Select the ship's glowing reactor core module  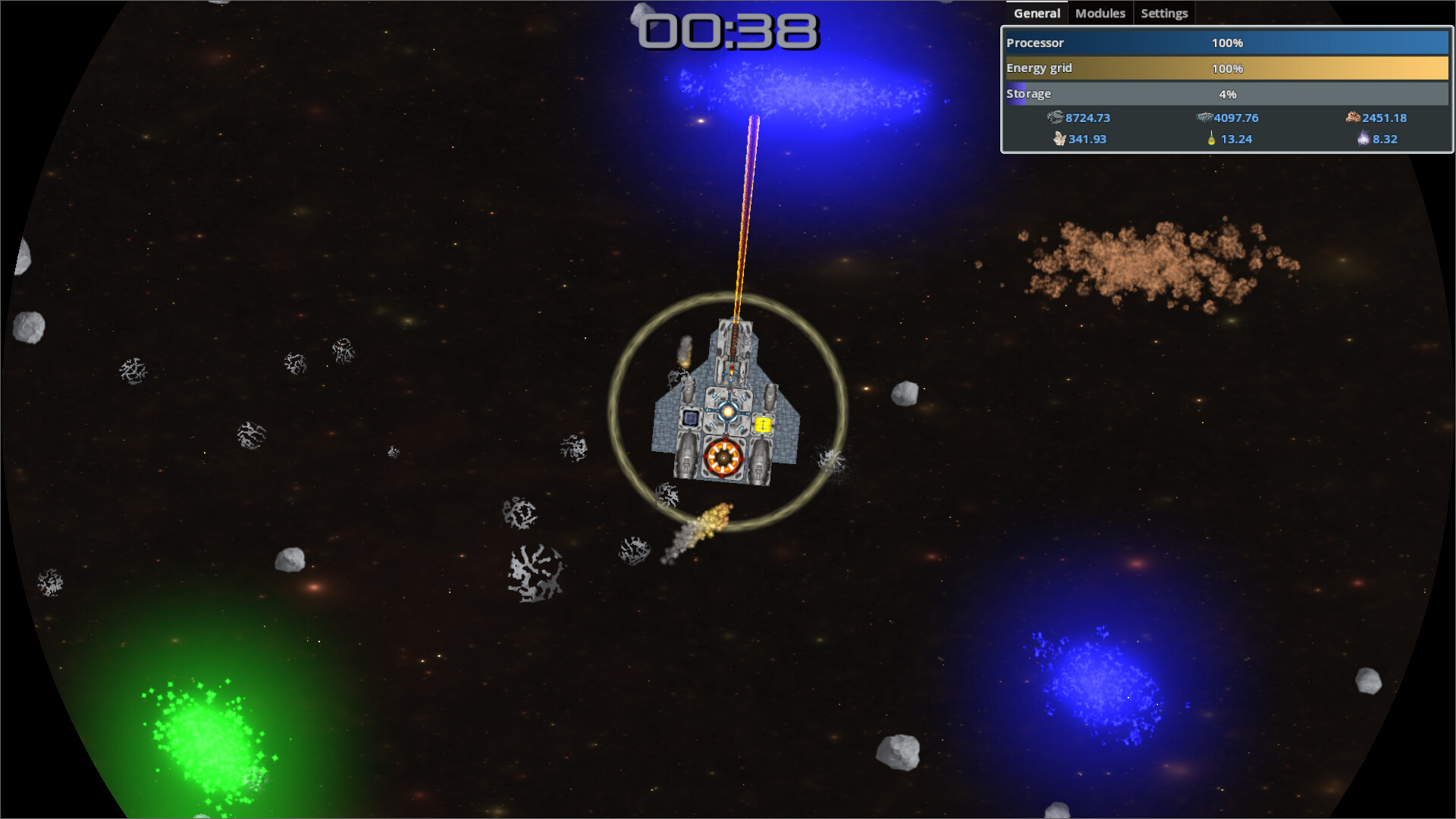pyautogui.click(x=727, y=412)
